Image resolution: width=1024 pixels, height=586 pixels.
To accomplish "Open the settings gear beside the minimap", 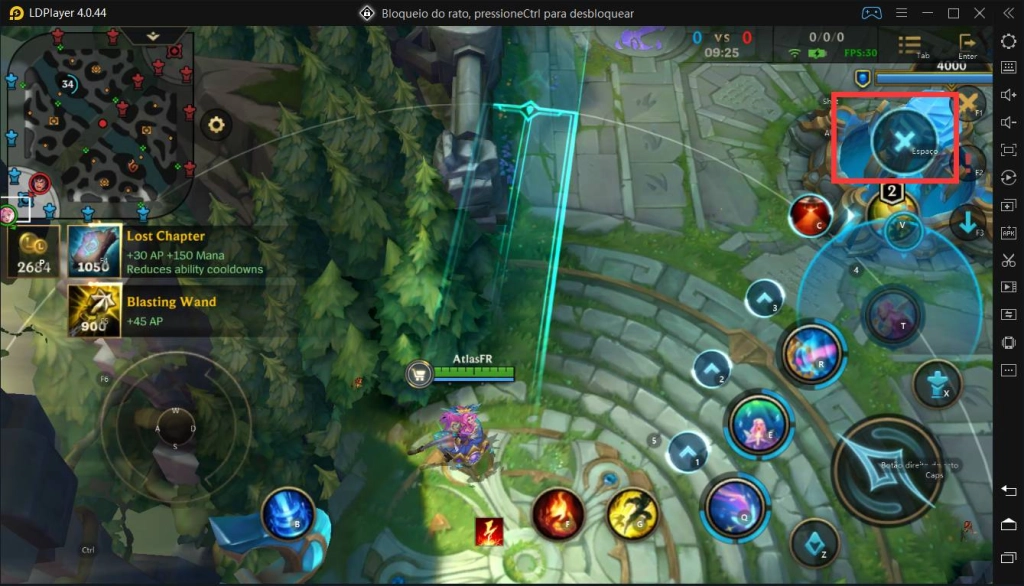I will coord(215,125).
